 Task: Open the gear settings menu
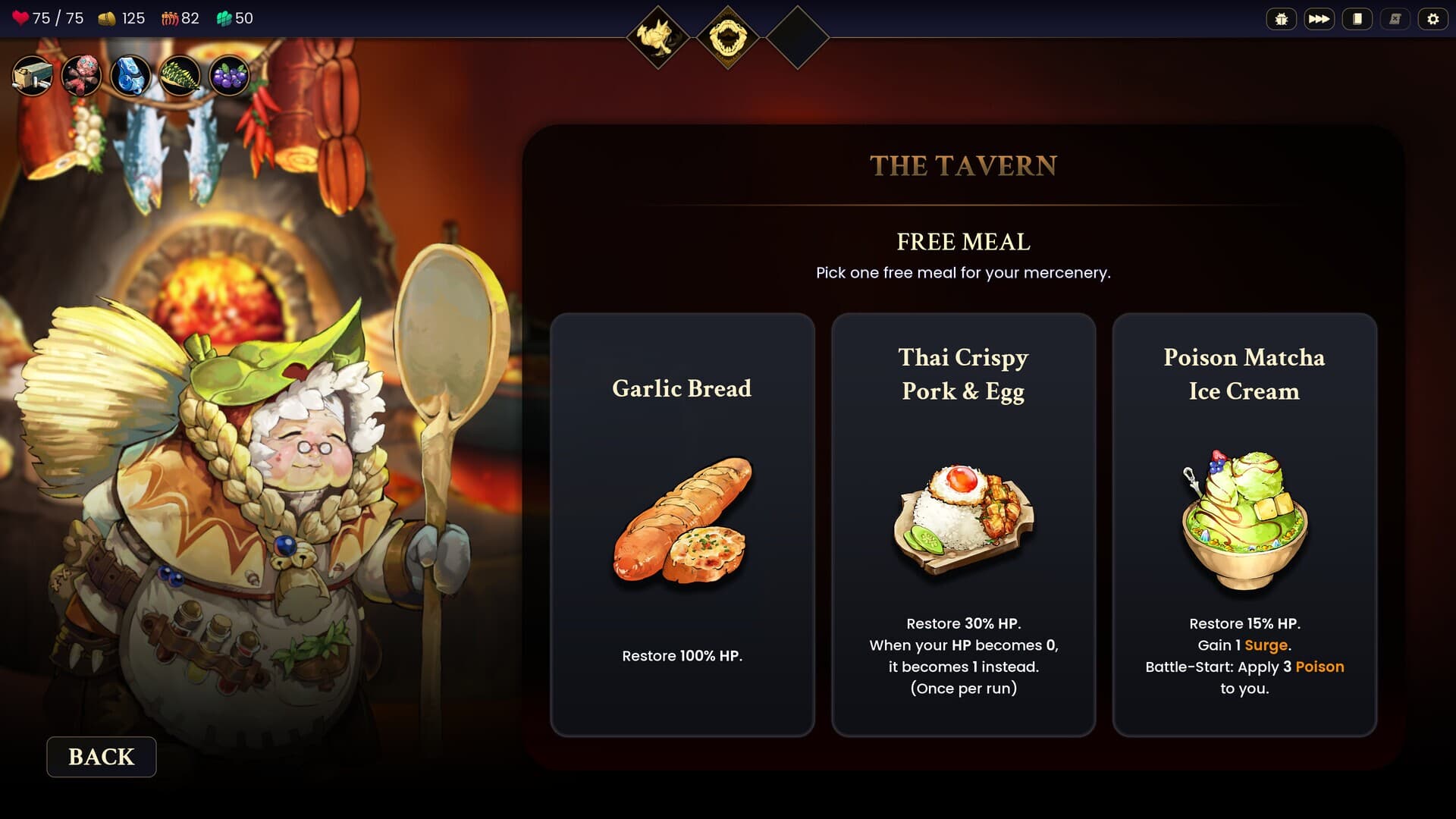pos(1432,19)
